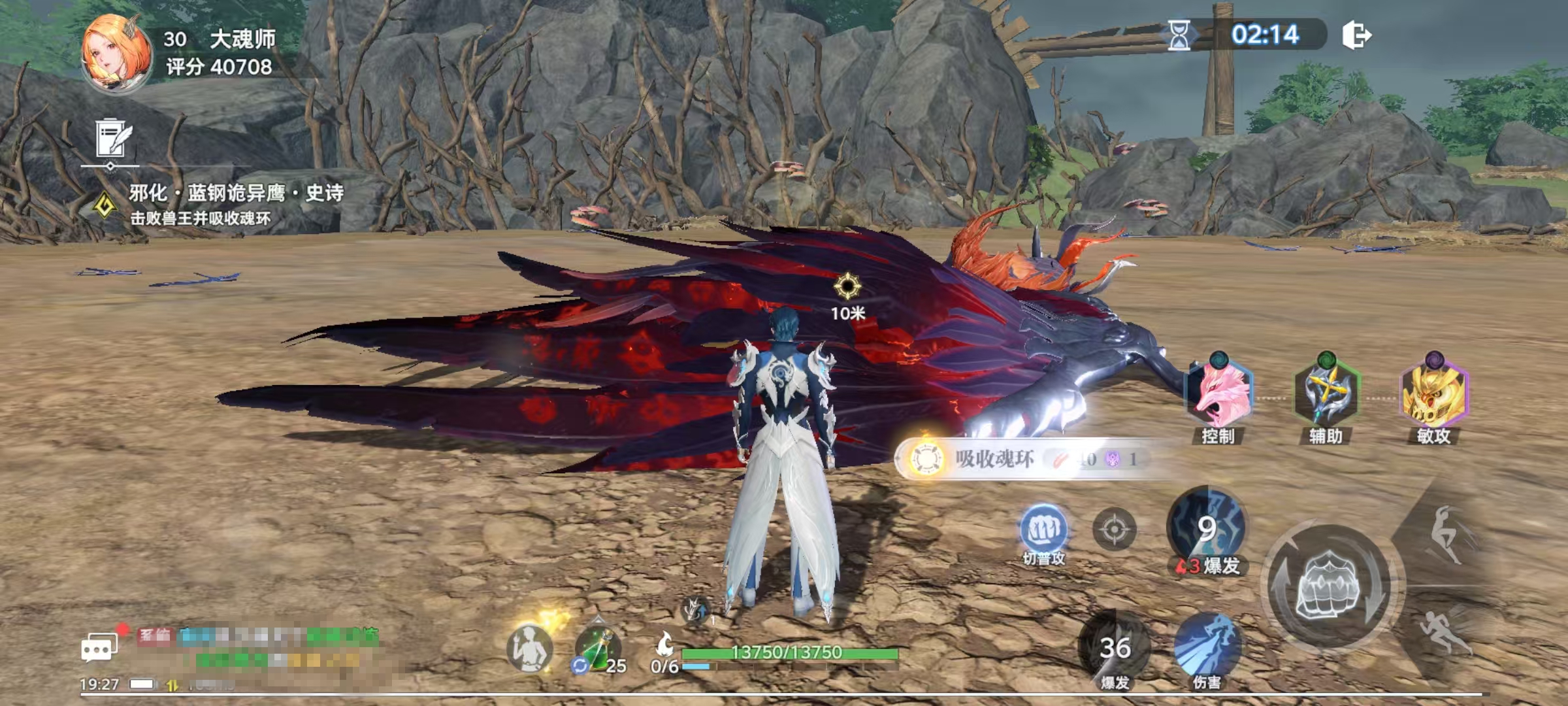Select the pink 控制 soul spirit
1568x706 pixels.
click(1218, 395)
